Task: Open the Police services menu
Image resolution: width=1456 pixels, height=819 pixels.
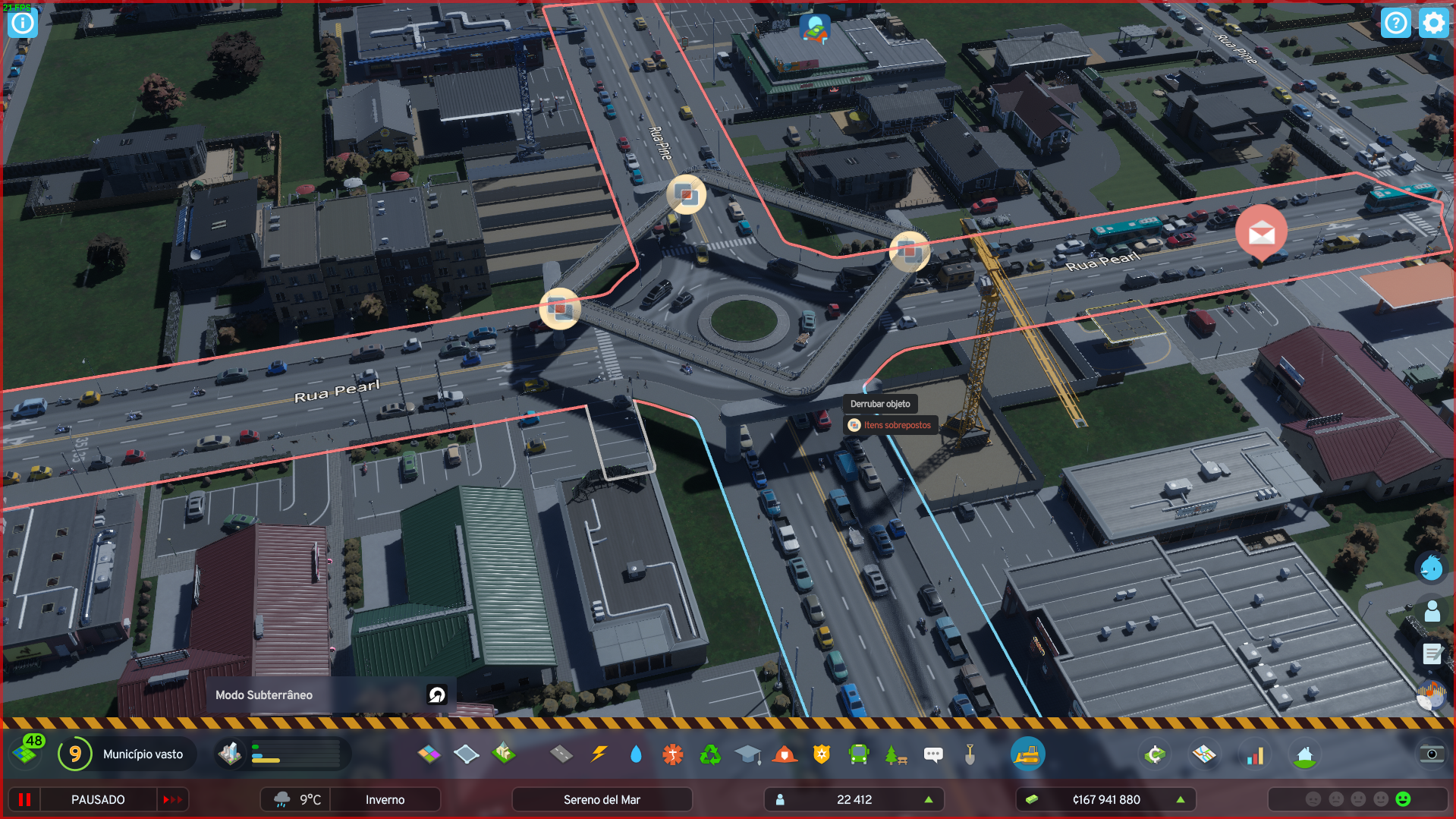Action: tap(820, 754)
